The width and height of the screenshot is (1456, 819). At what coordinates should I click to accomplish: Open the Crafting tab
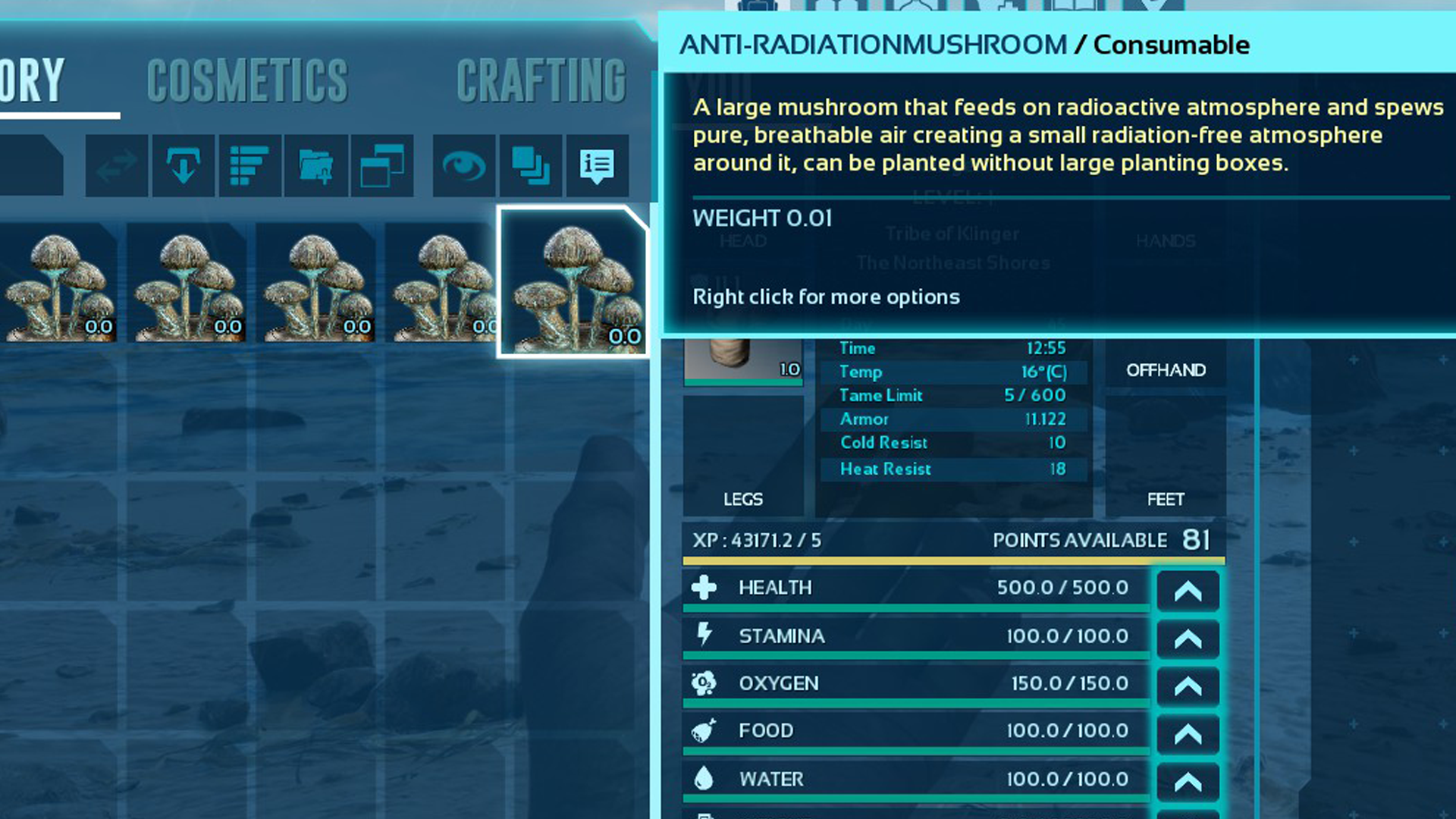(x=541, y=80)
